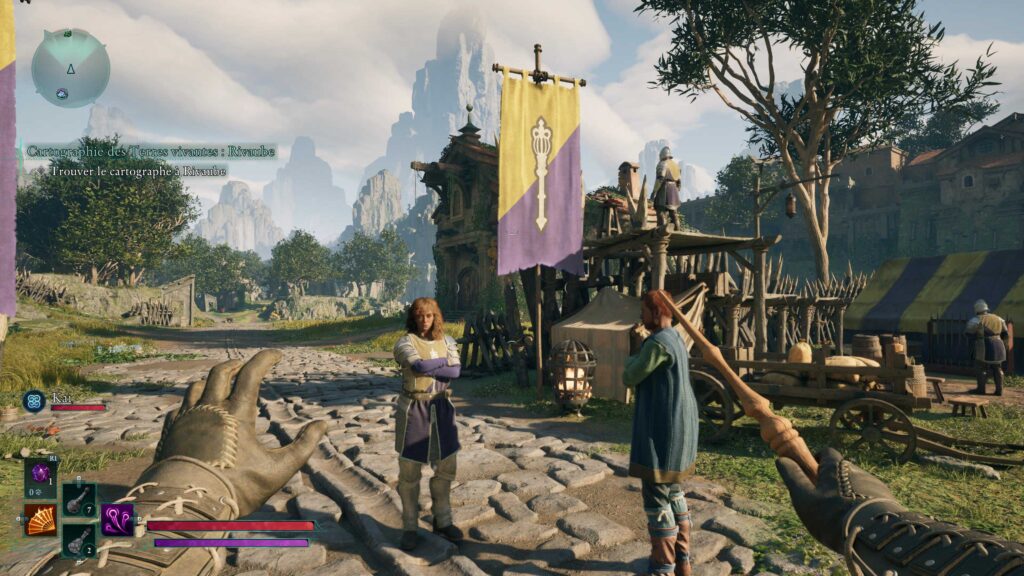Use the potion with count 7
1024x576 pixels.
[x=79, y=498]
